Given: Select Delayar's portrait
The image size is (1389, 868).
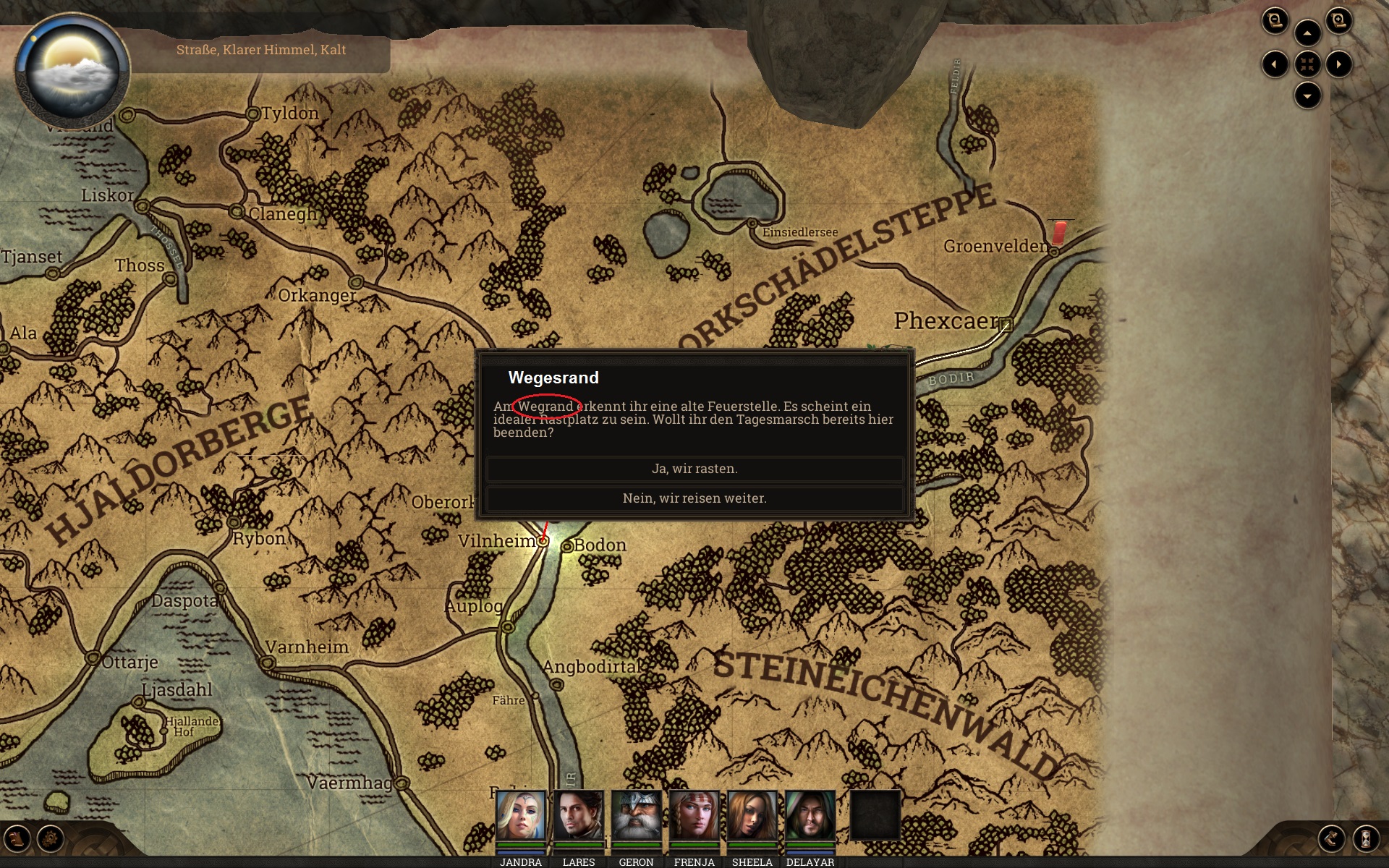Looking at the screenshot, I should (810, 816).
